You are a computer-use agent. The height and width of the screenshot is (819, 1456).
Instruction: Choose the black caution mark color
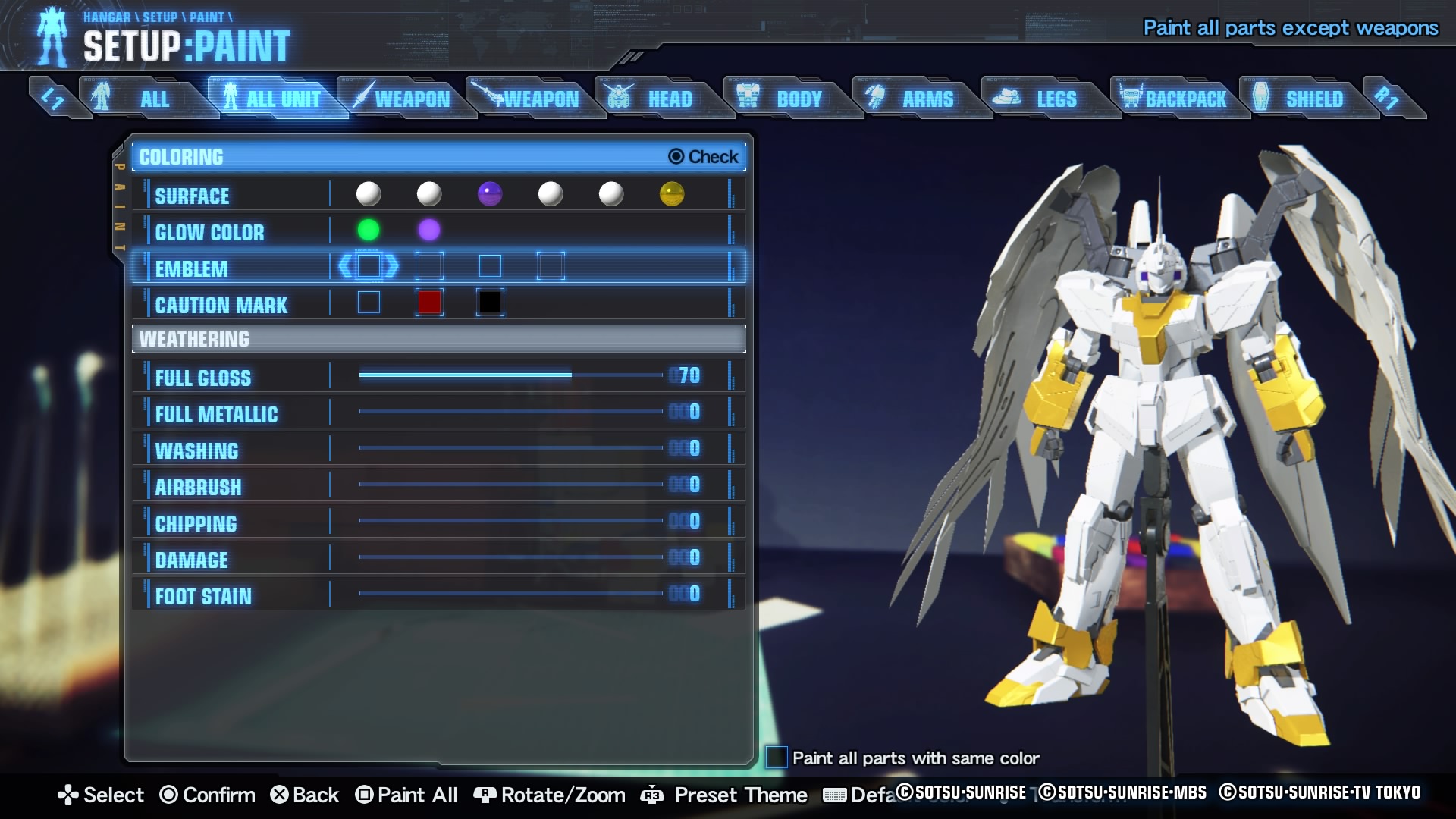click(490, 303)
